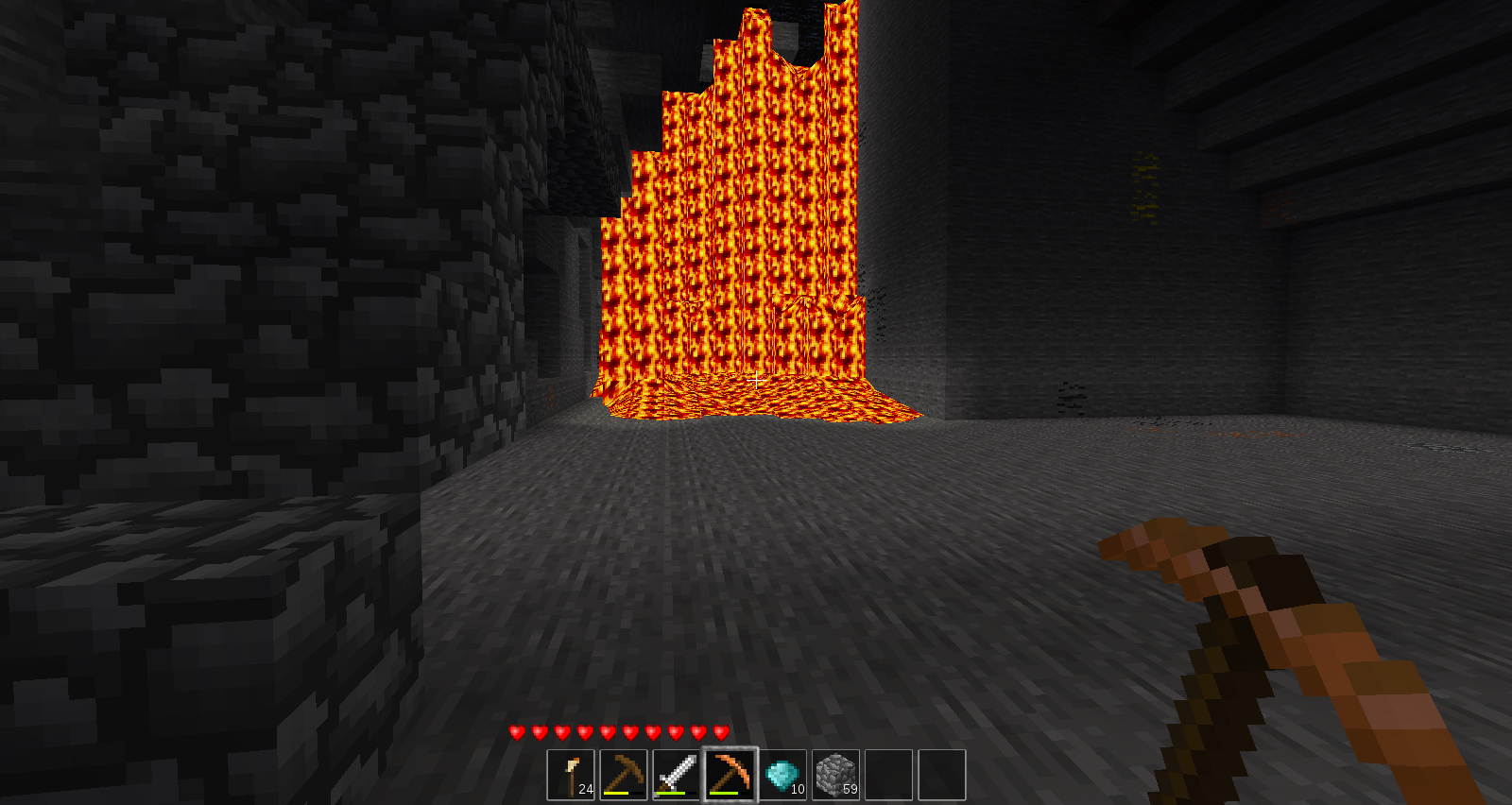Equip the steel sword from the hotbar
This screenshot has width=1512, height=805.
[x=677, y=775]
